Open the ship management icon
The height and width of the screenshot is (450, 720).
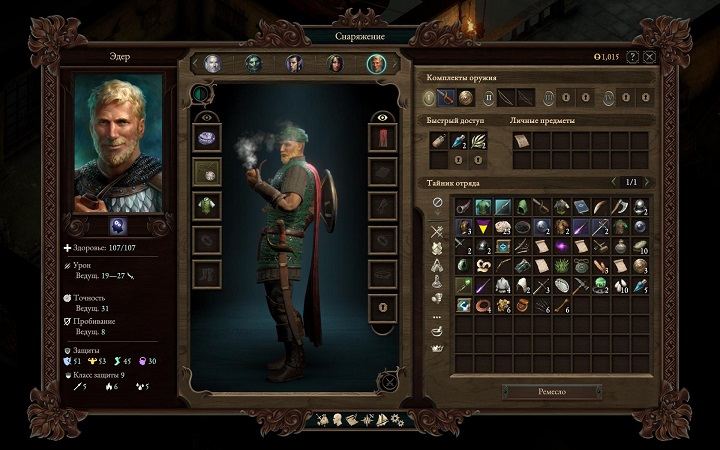pyautogui.click(x=380, y=419)
